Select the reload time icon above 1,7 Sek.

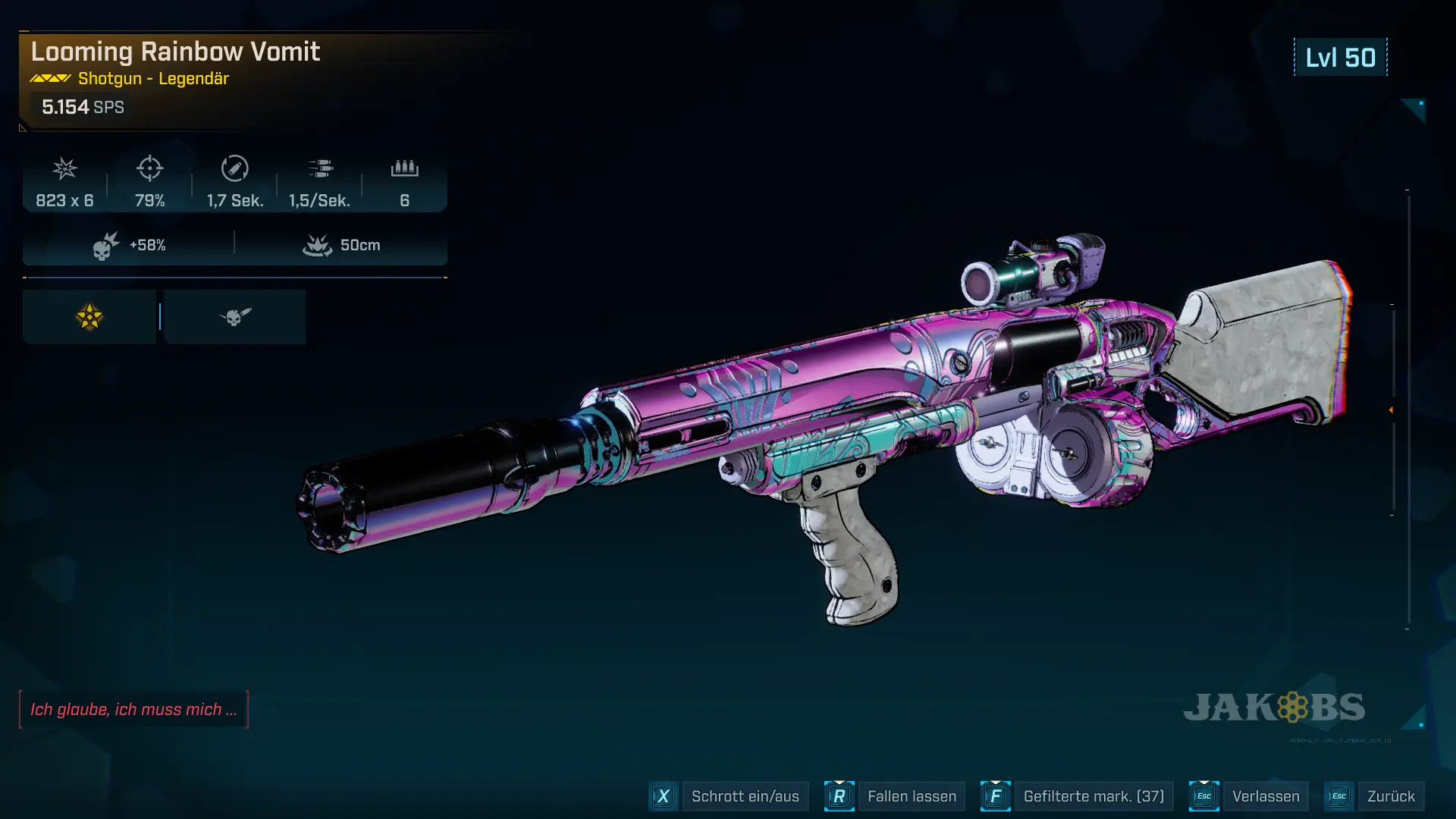pos(235,168)
